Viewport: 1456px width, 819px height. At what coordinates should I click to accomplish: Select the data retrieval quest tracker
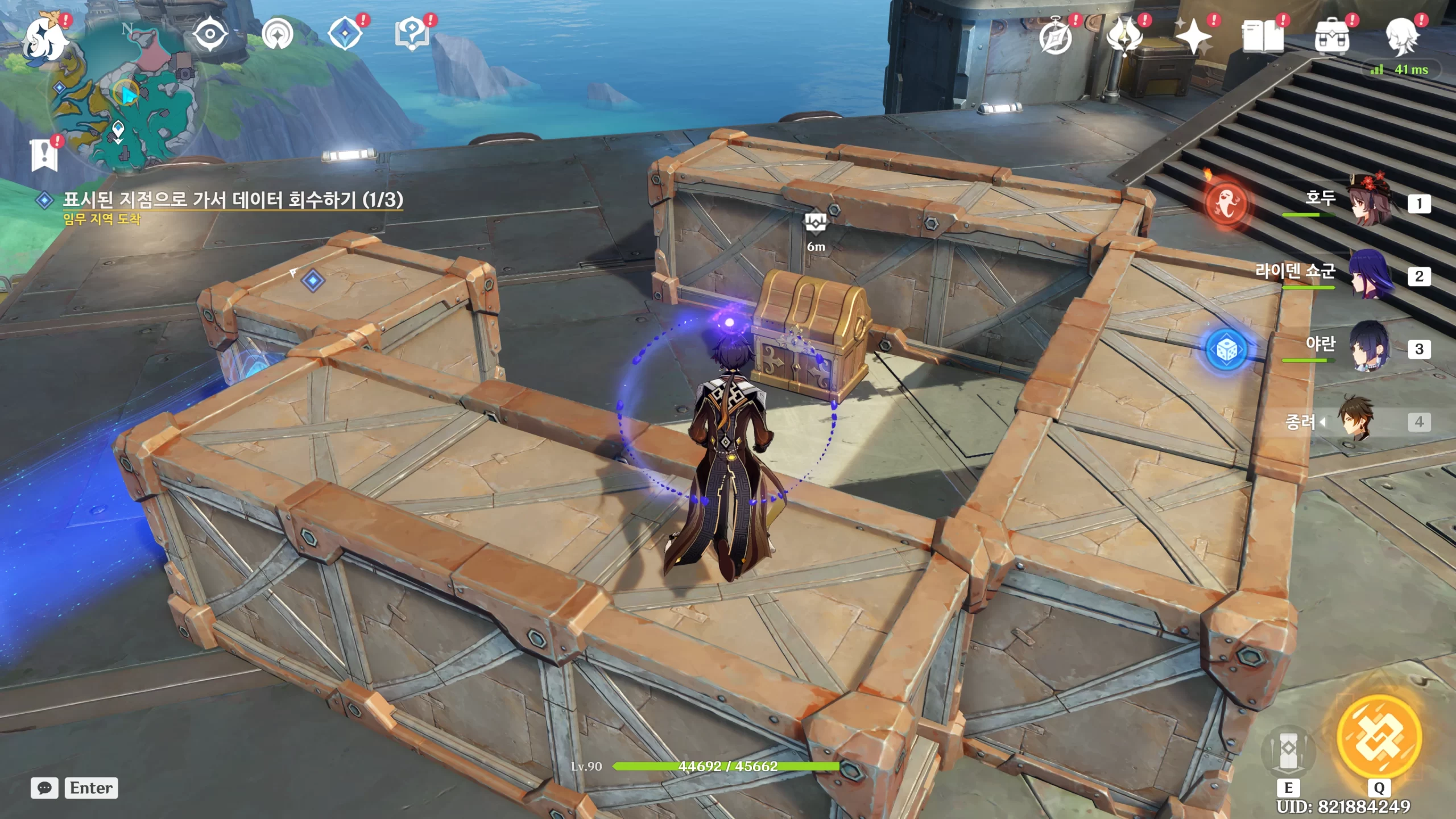232,200
